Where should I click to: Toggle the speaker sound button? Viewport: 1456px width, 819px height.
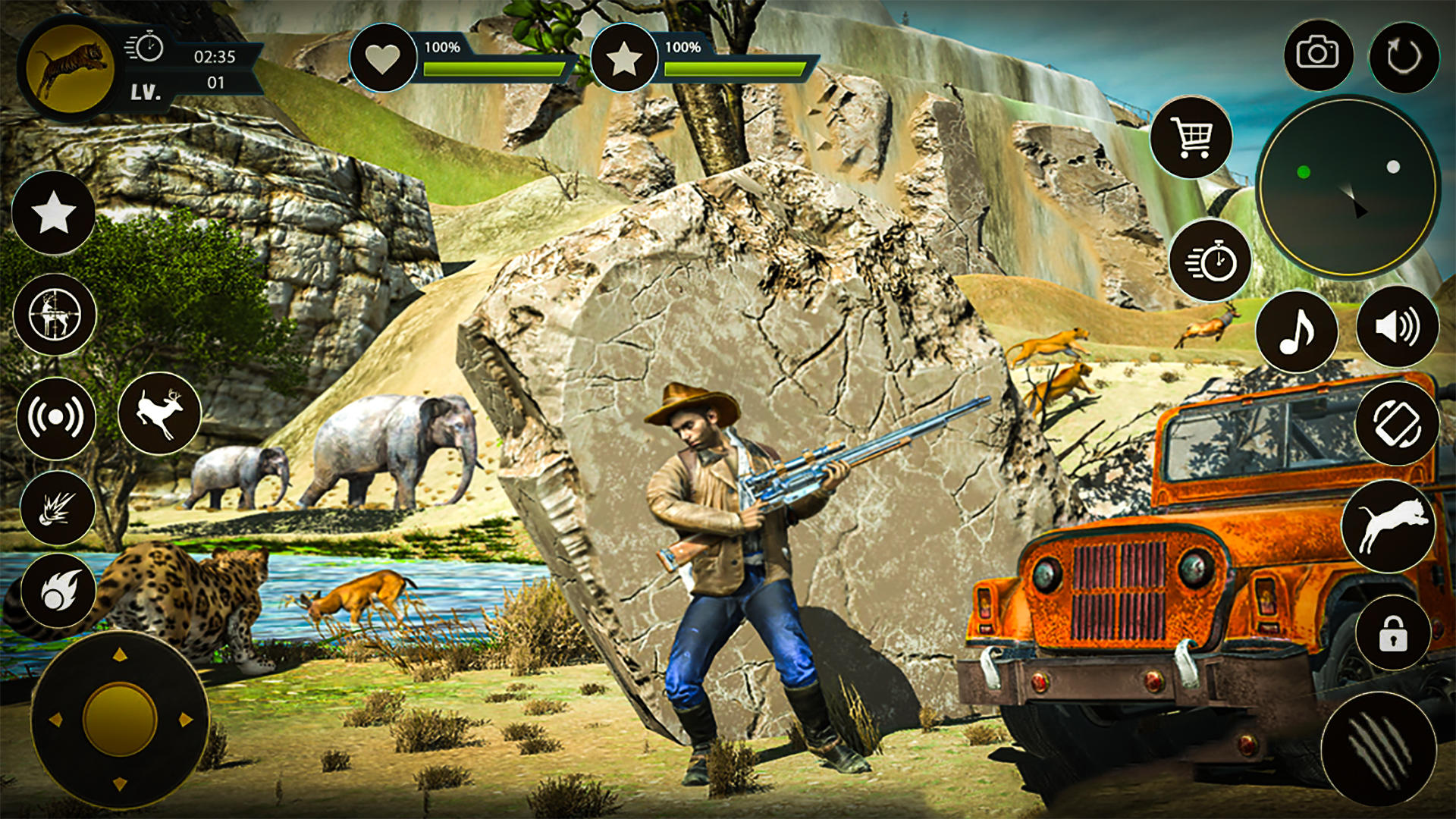[1397, 327]
